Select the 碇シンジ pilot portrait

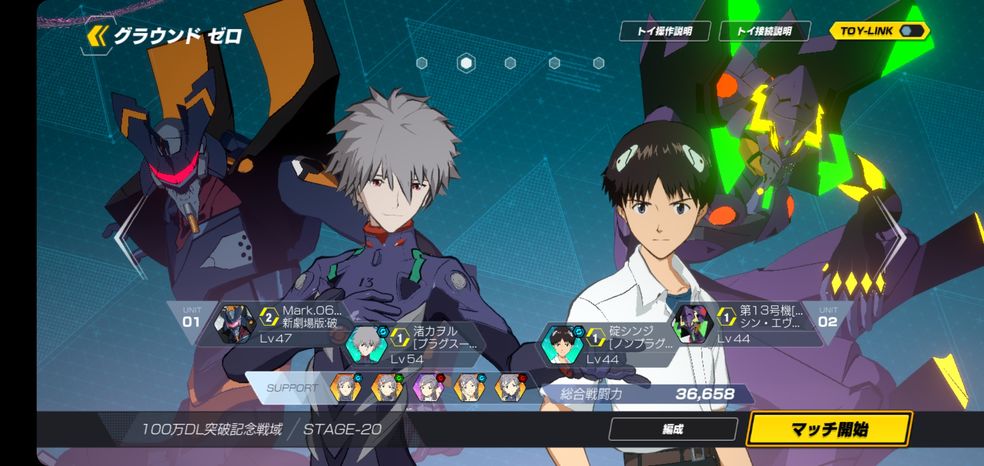coord(561,344)
